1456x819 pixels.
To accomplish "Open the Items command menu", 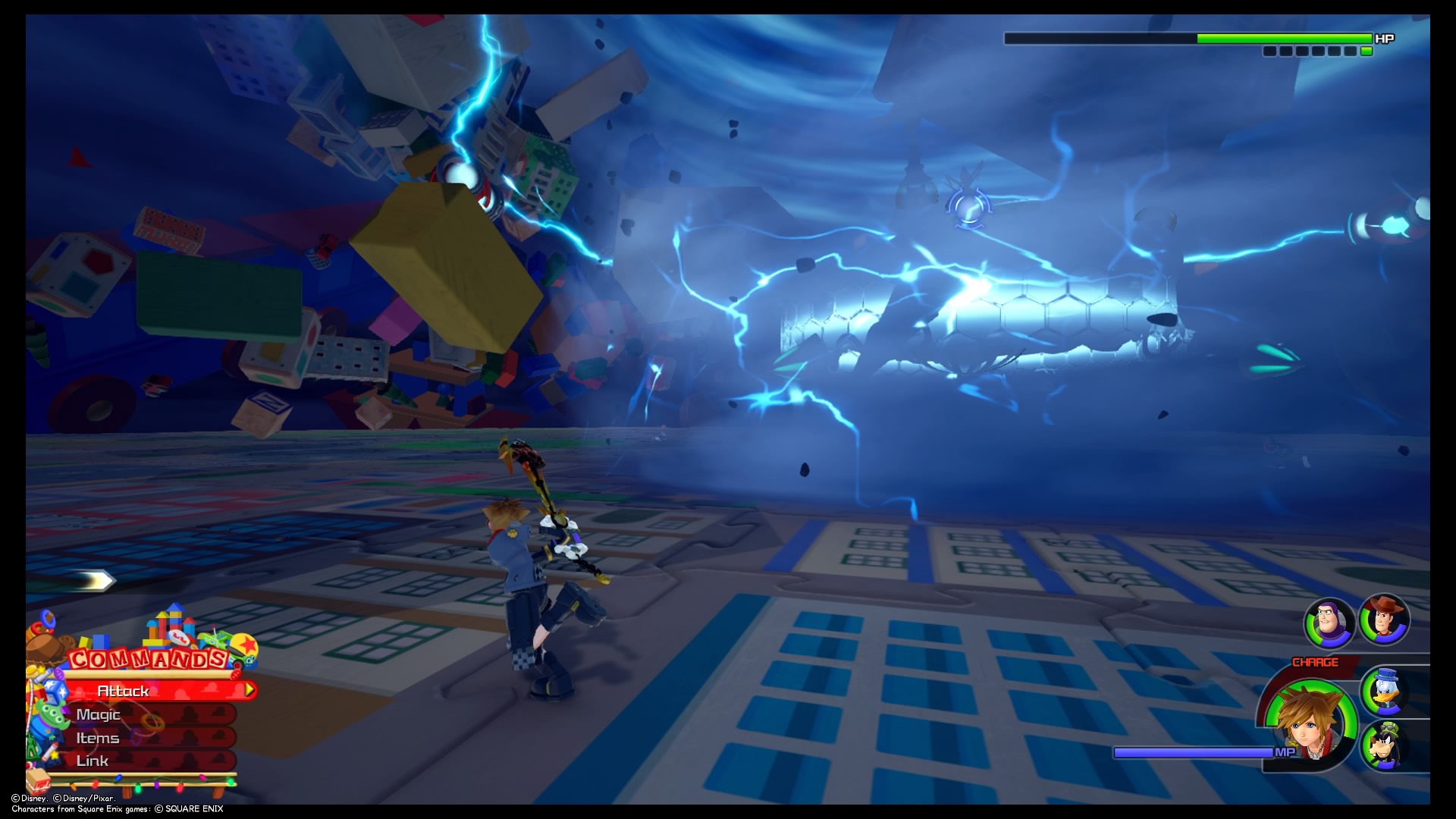I will (96, 737).
